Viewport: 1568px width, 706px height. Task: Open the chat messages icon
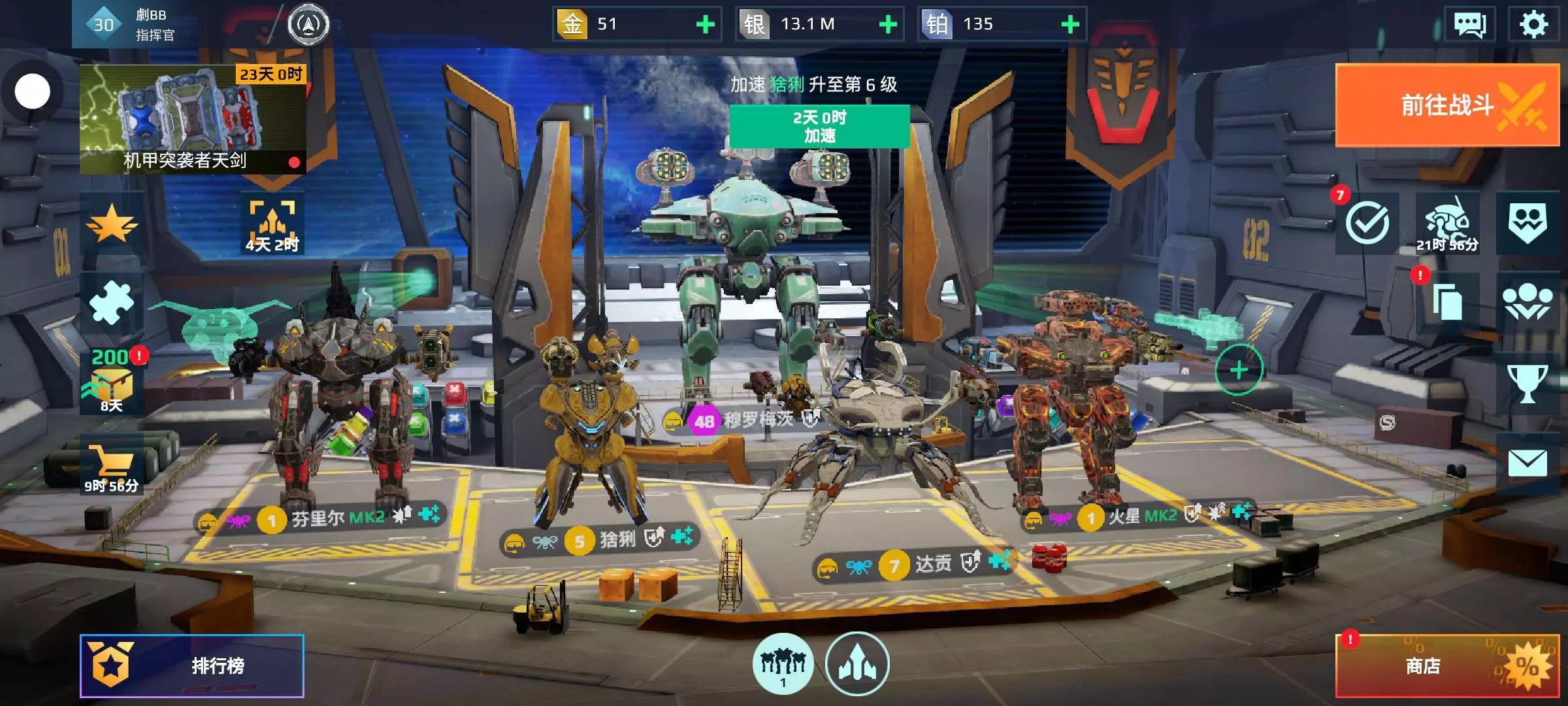point(1469,25)
